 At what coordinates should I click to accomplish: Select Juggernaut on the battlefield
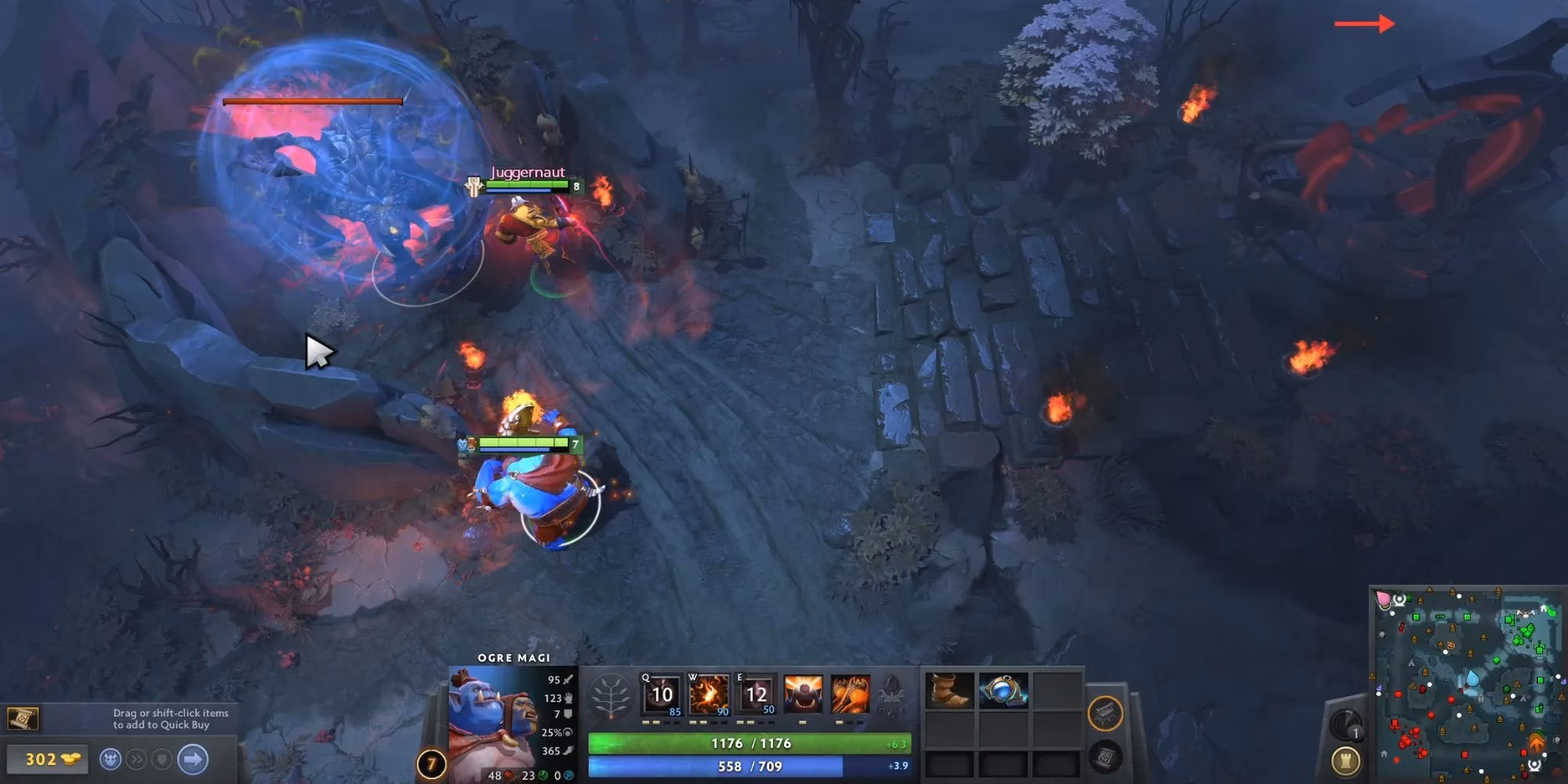533,227
